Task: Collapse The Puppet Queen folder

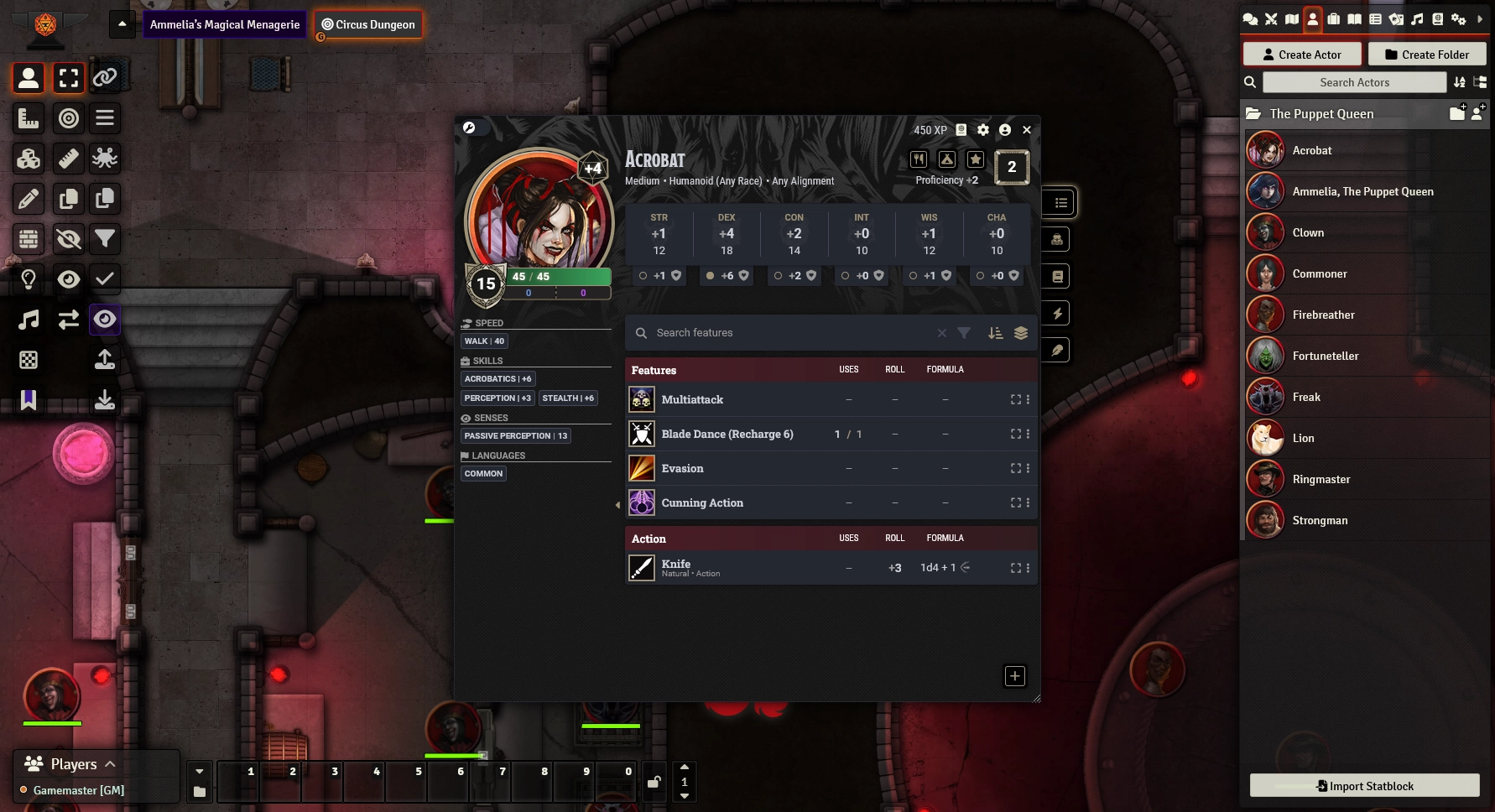Action: tap(1320, 114)
